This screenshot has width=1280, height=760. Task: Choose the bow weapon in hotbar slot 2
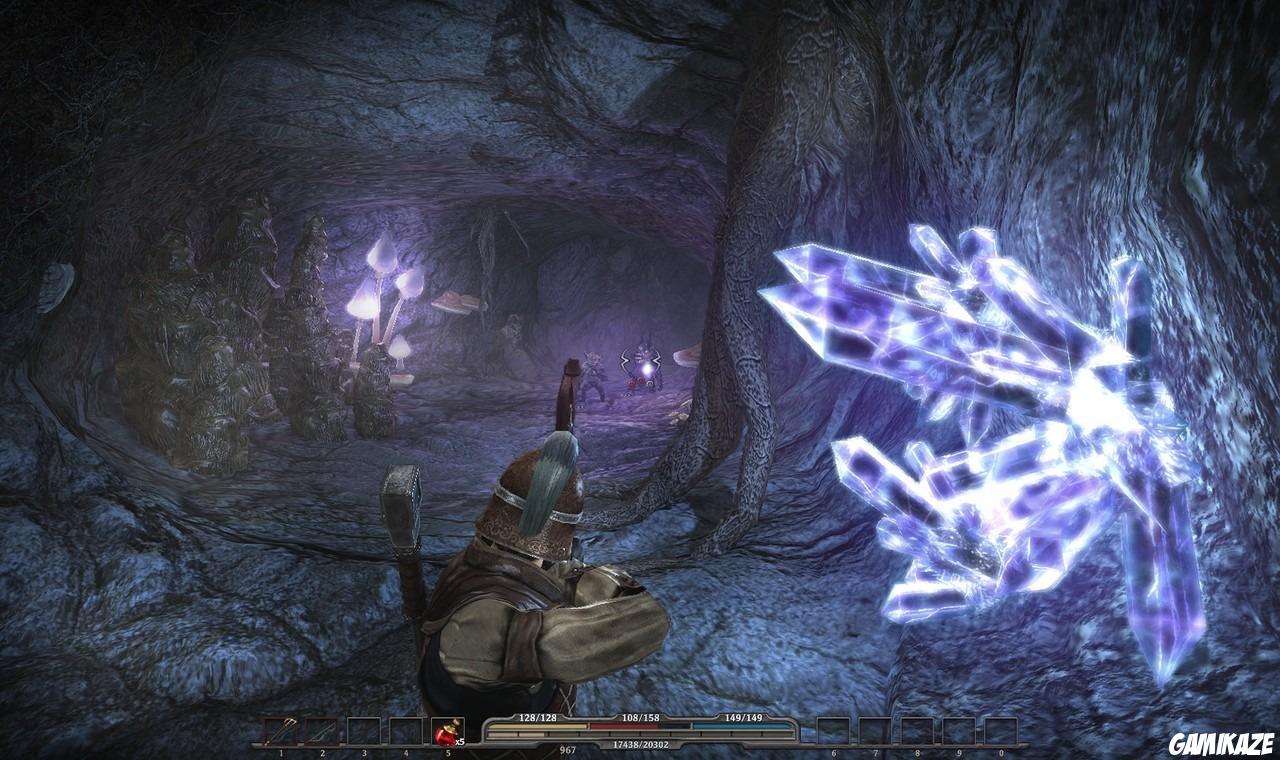coord(322,732)
